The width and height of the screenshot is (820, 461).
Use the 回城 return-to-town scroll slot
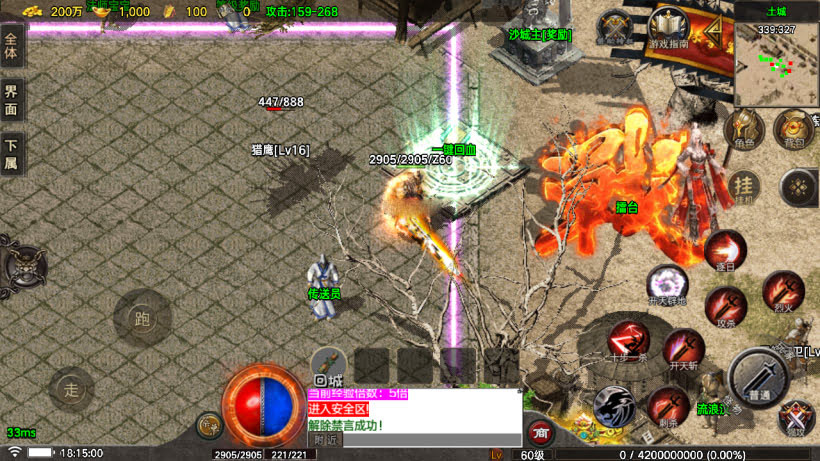(328, 366)
